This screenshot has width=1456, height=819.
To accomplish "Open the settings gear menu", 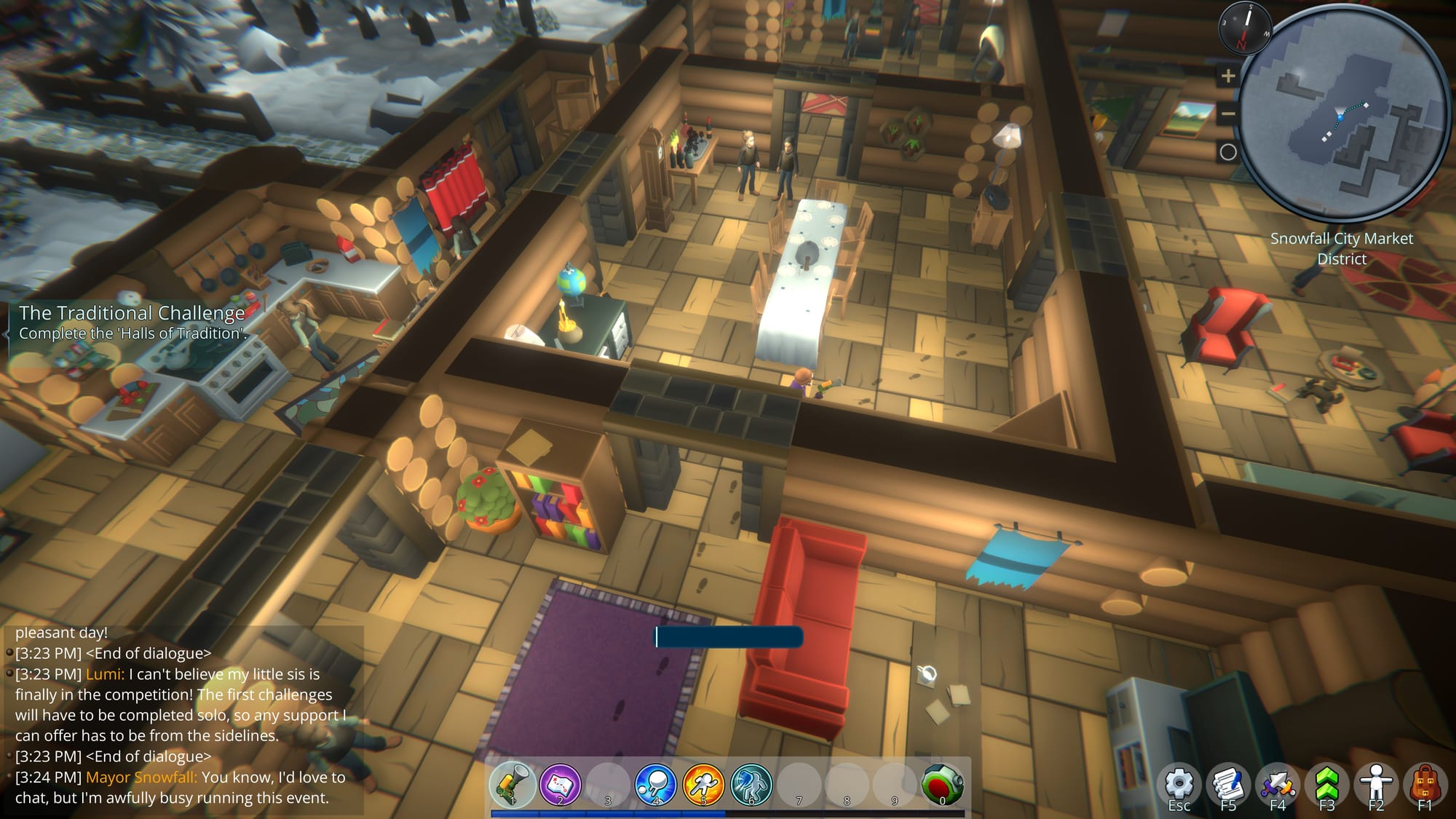I will tap(1179, 785).
